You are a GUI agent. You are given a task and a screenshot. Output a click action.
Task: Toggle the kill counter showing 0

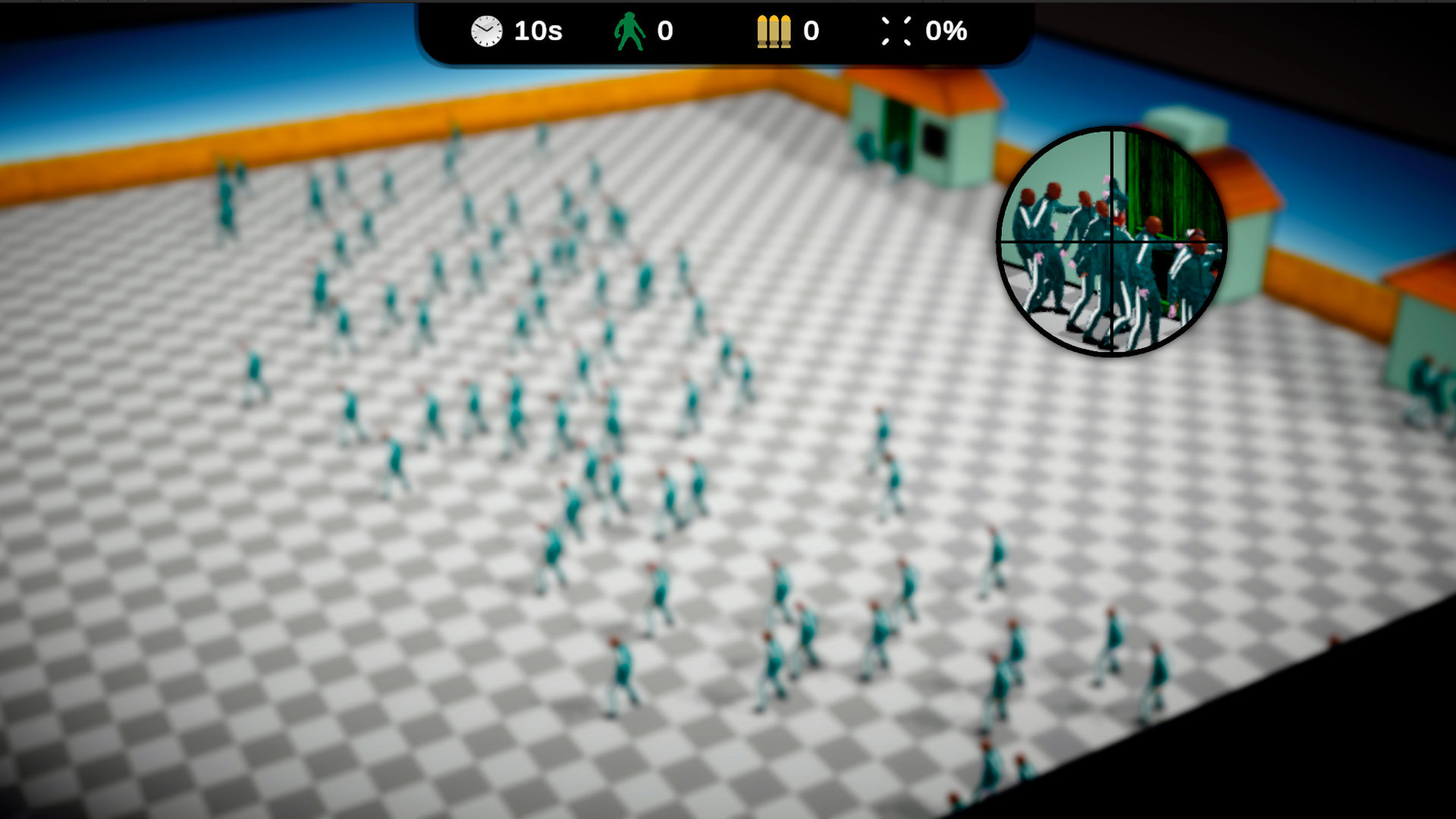point(663,31)
